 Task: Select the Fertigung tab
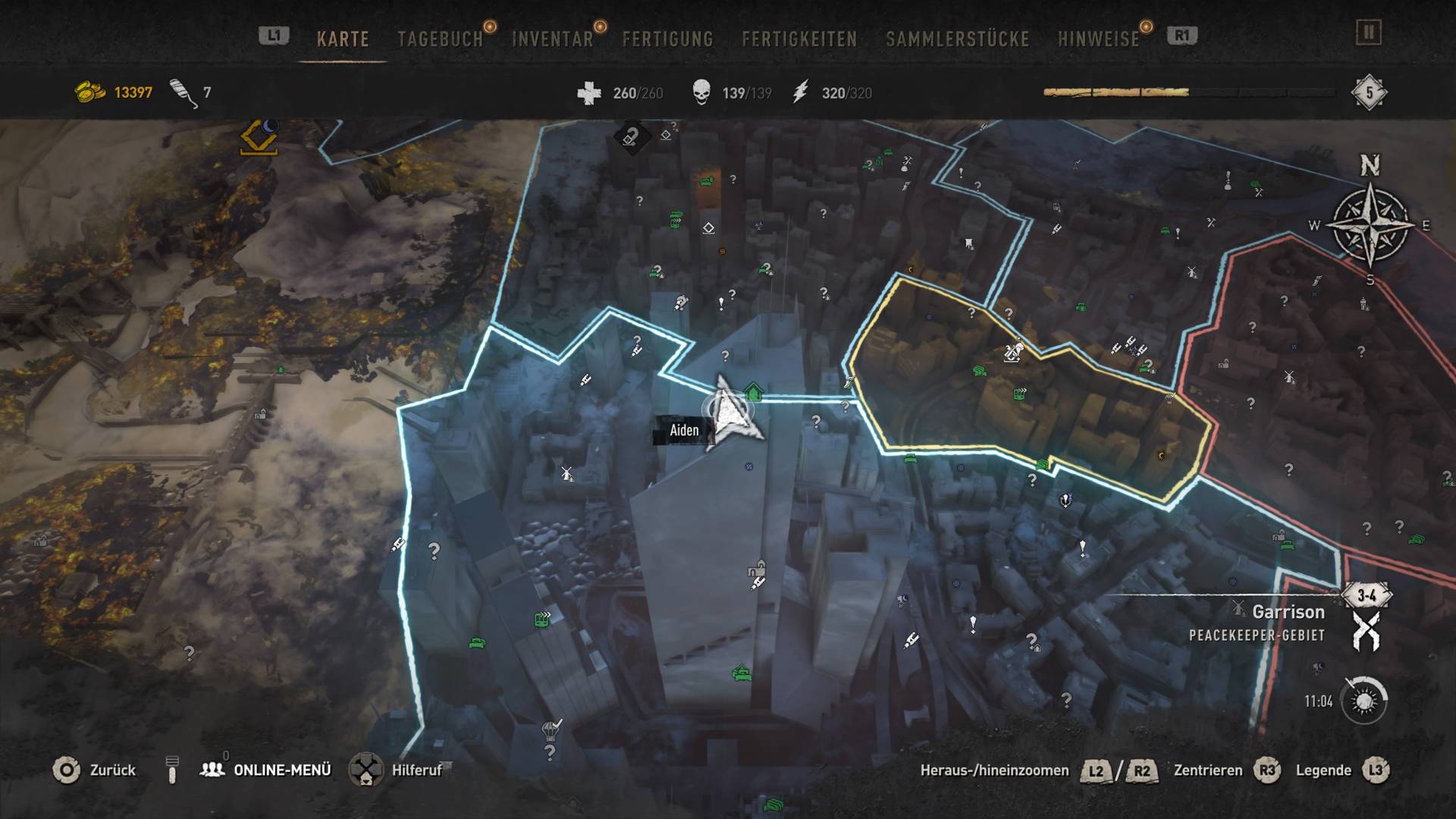click(667, 39)
